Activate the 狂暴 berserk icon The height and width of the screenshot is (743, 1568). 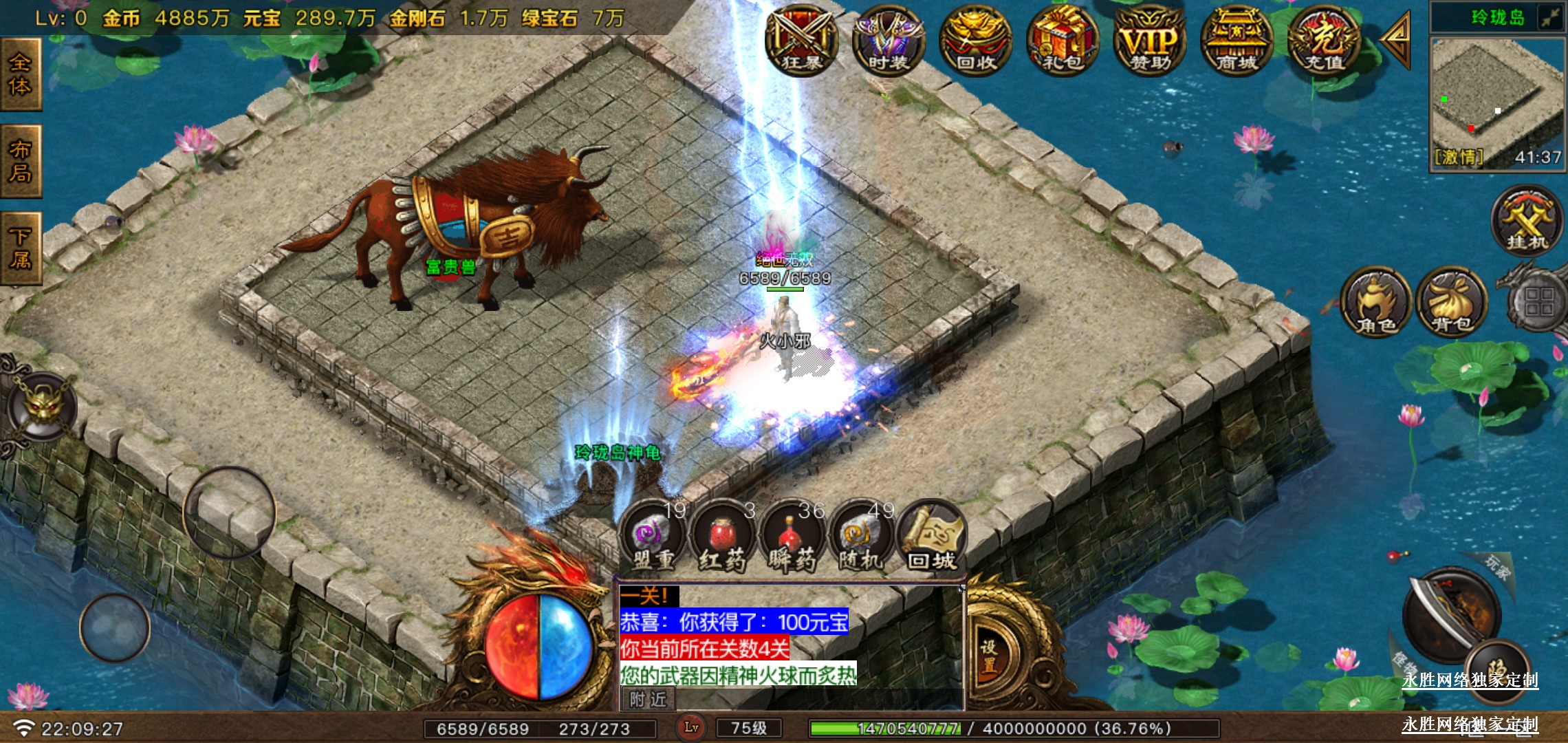click(801, 43)
